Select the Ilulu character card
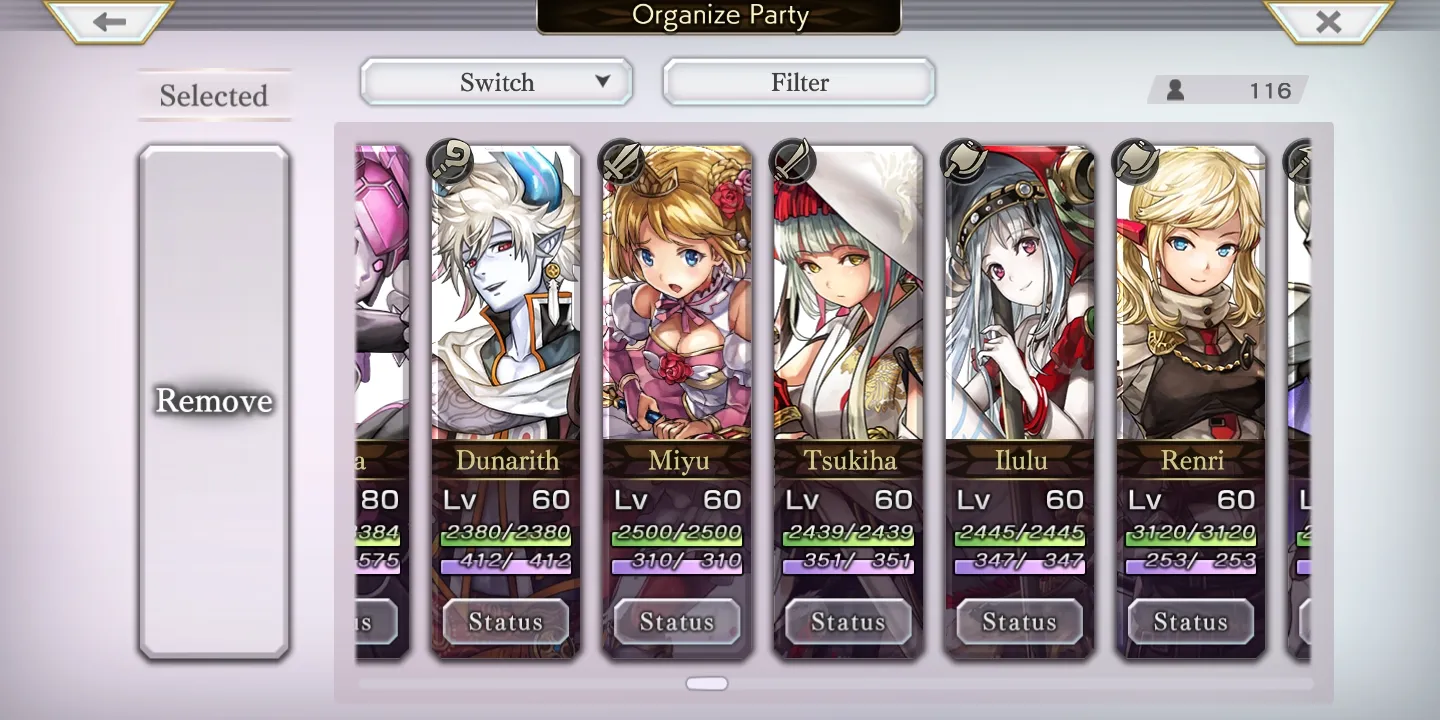This screenshot has width=1440, height=720. (x=1020, y=300)
